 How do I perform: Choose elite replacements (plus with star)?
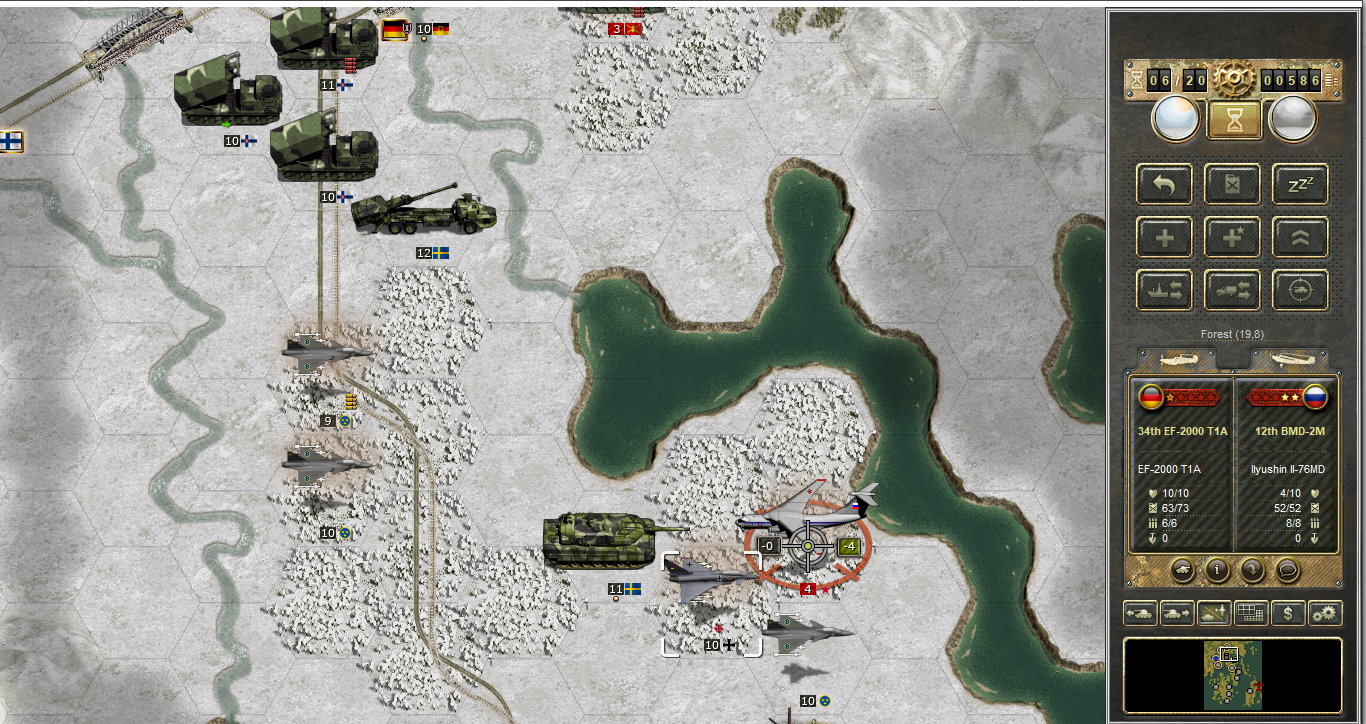tap(1232, 237)
